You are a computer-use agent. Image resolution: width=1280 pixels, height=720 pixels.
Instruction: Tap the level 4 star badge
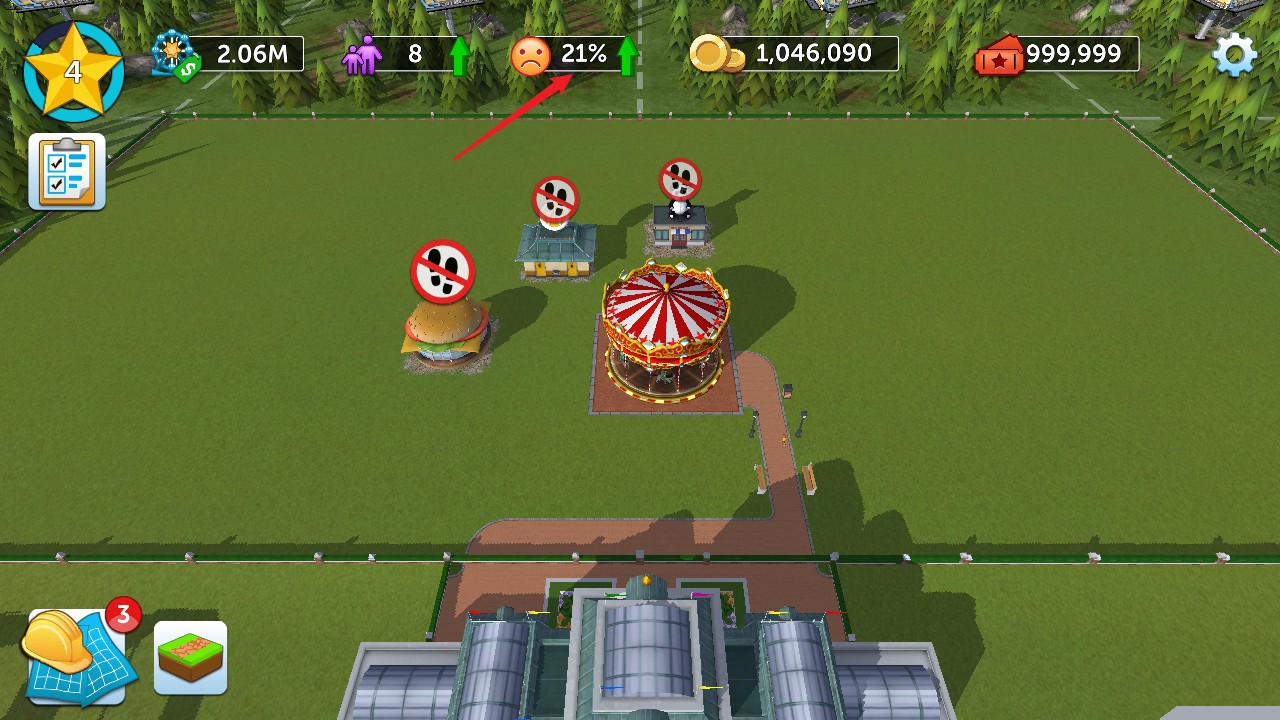[73, 71]
